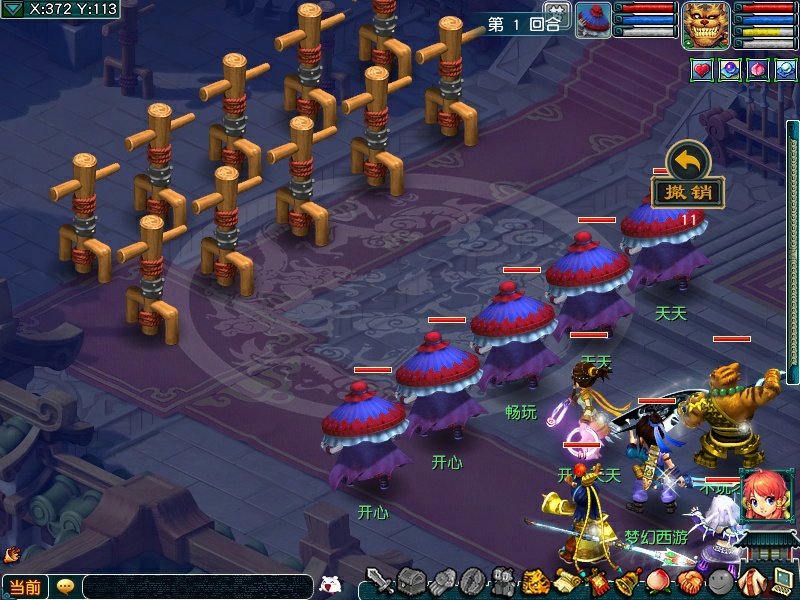Open the emoticon face picker
The image size is (800, 600).
click(65, 587)
